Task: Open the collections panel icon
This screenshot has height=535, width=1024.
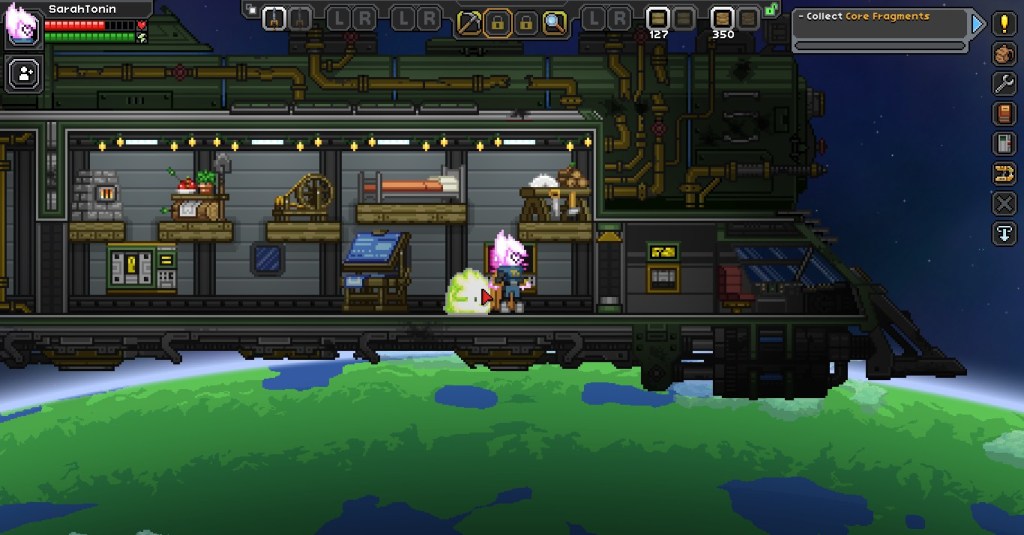Action: (x=1004, y=144)
